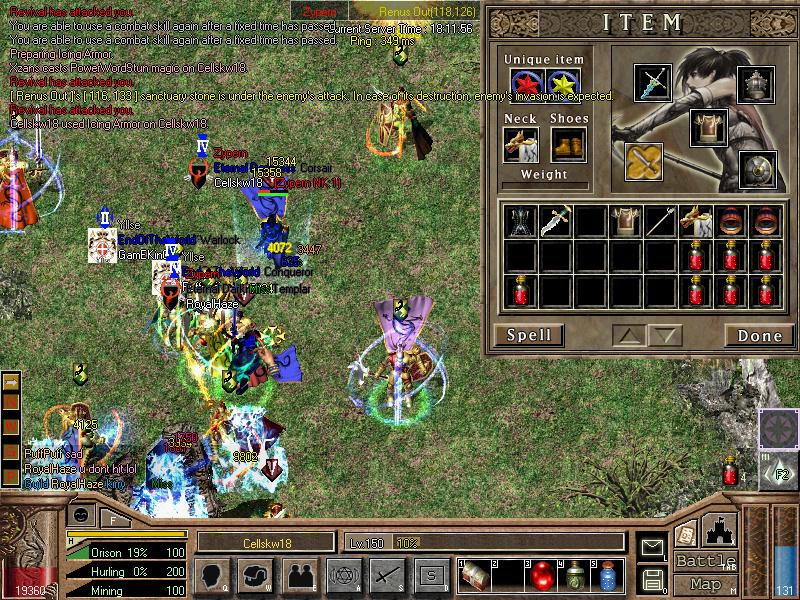The image size is (800, 600).
Task: Select the equipped chest armor slot
Action: coord(708,127)
